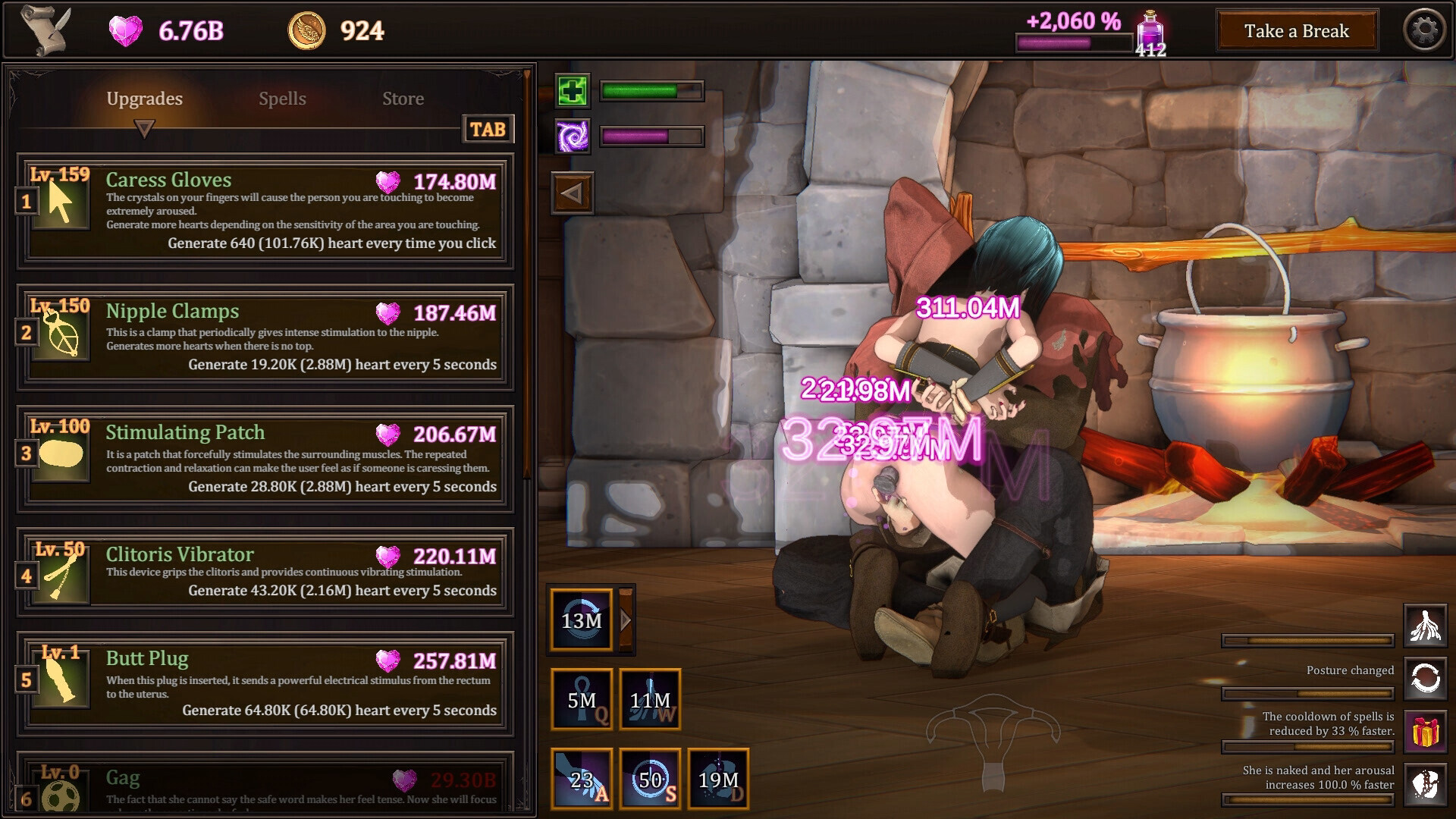
Task: Buy the Caress Gloves upgrade
Action: tap(265, 211)
